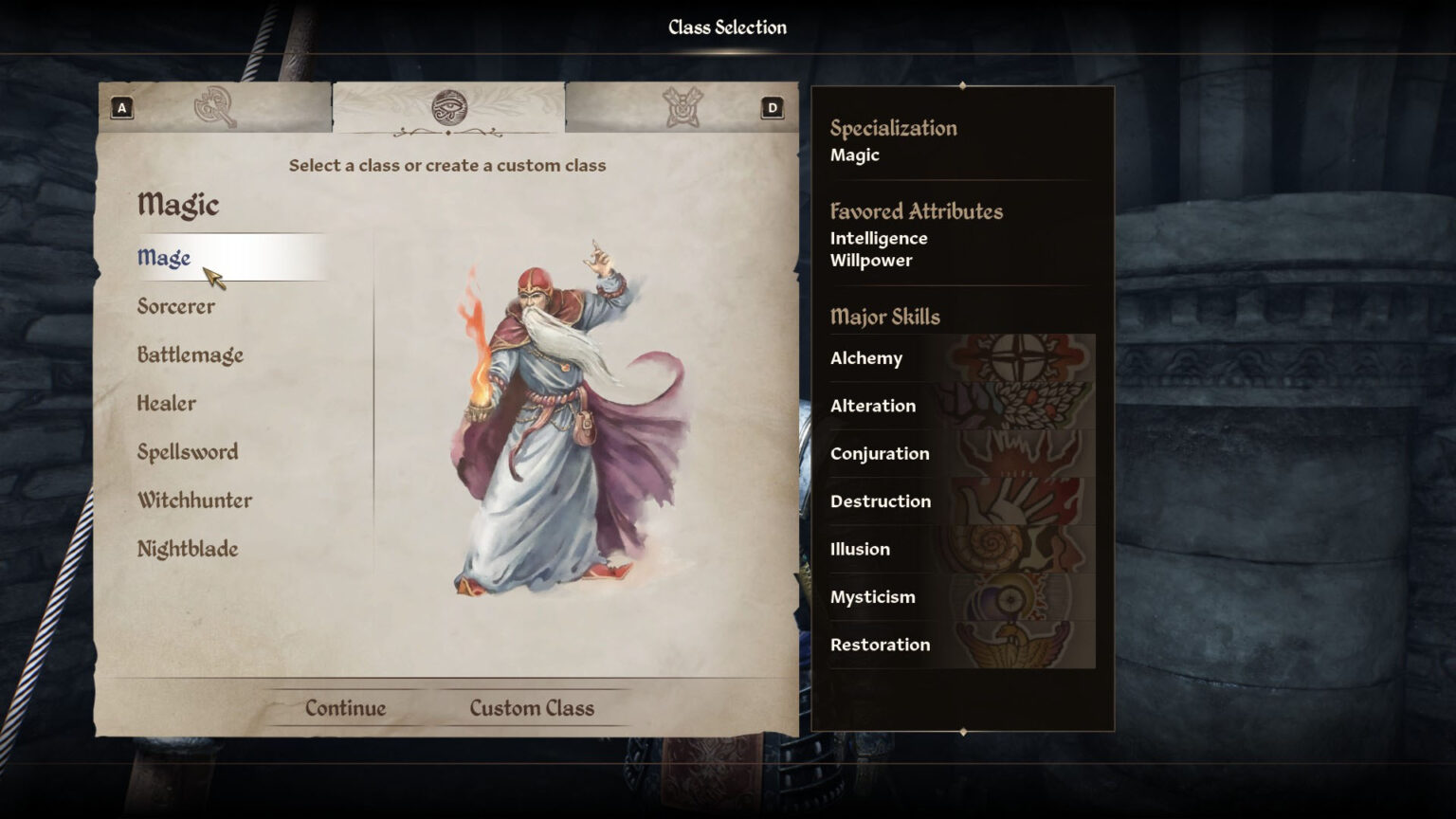Click the diamond marker above the Specialization panel
Viewport: 1456px width, 819px height.
[964, 85]
